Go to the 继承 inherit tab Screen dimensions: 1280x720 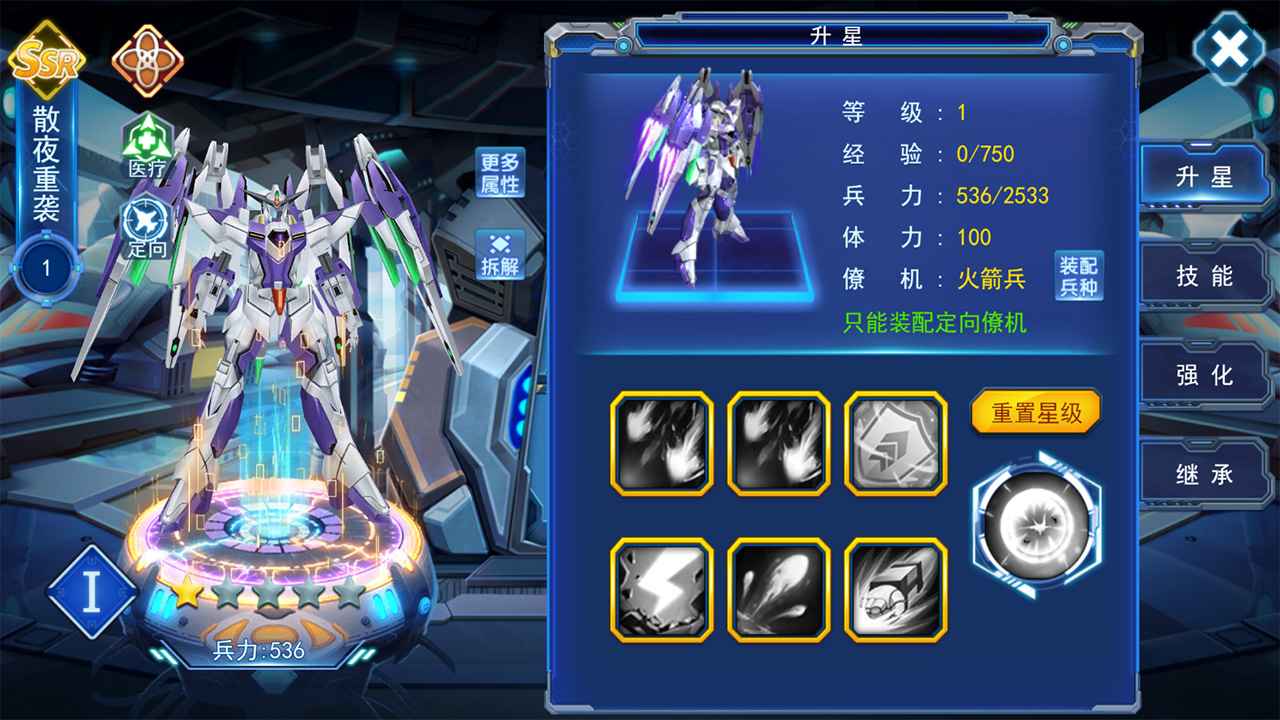1204,474
